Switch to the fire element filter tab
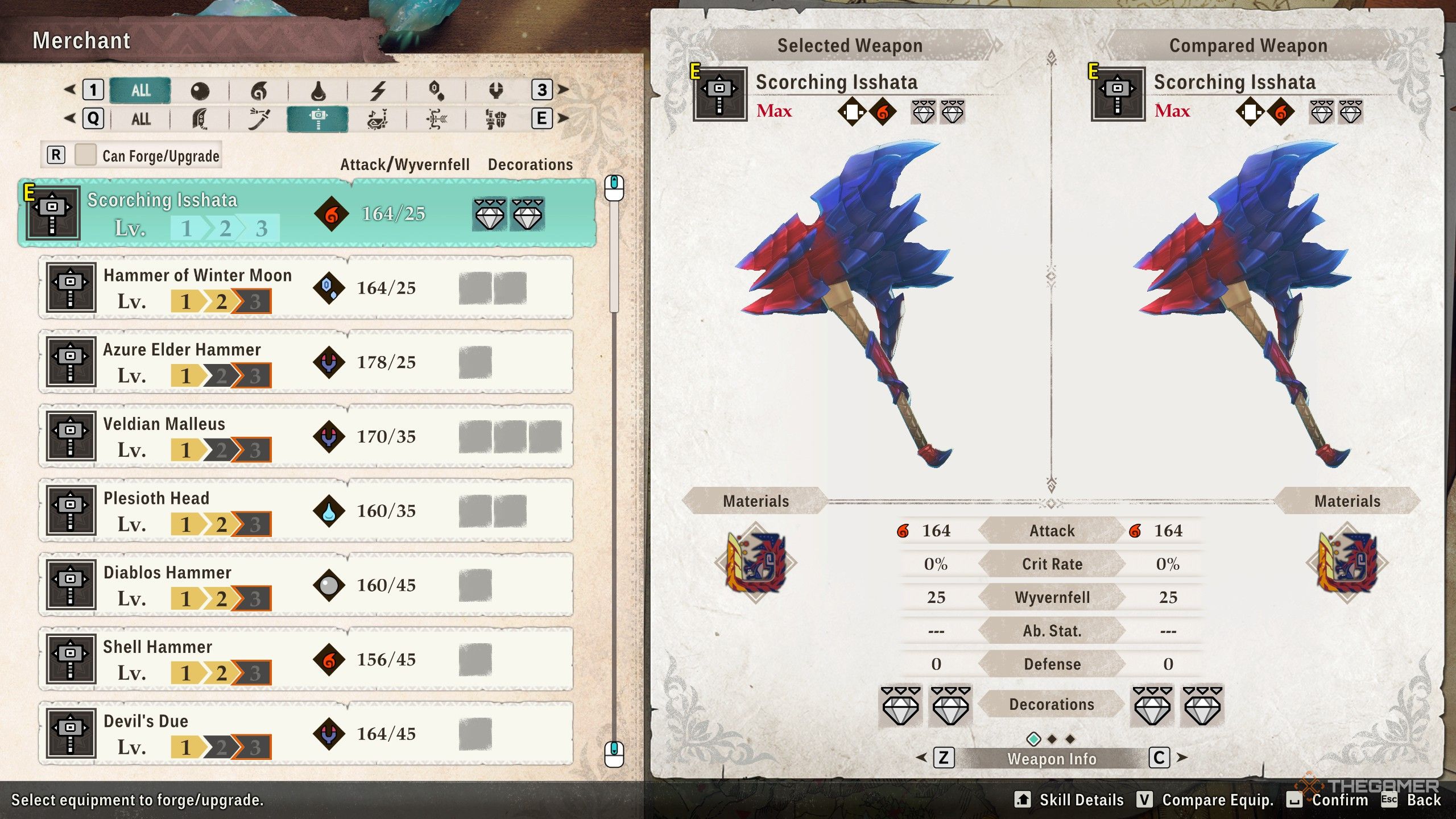1456x819 pixels. click(258, 90)
